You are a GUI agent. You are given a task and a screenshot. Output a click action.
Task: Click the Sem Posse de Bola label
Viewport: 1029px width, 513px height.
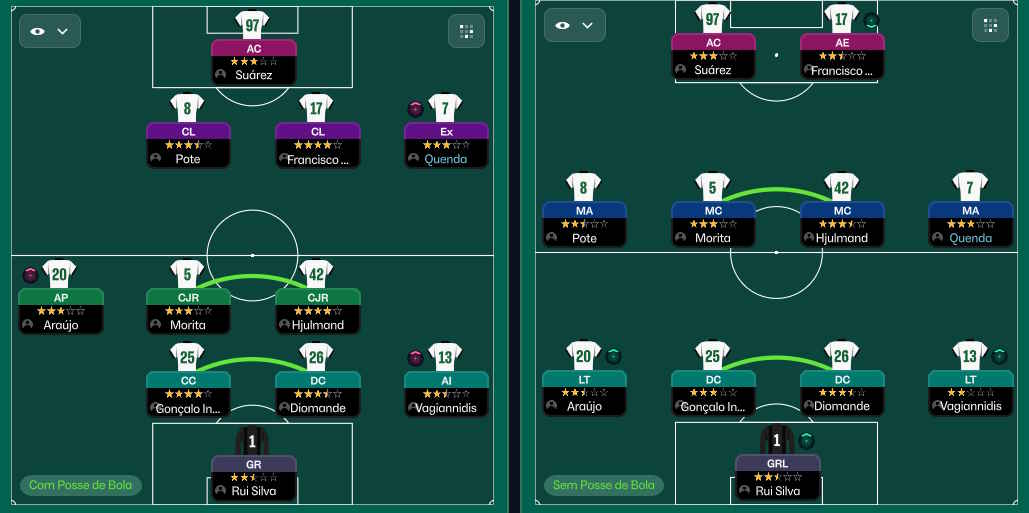[x=604, y=486]
